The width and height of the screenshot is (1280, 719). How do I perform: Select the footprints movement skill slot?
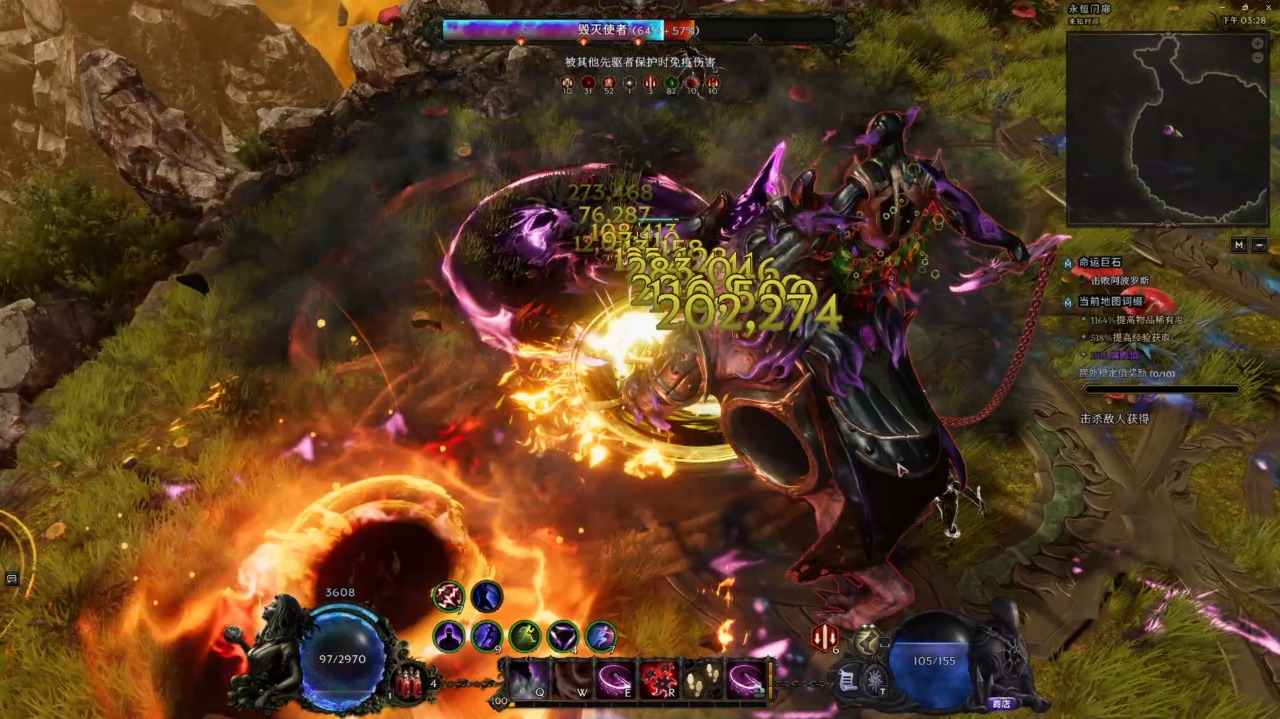coord(702,680)
